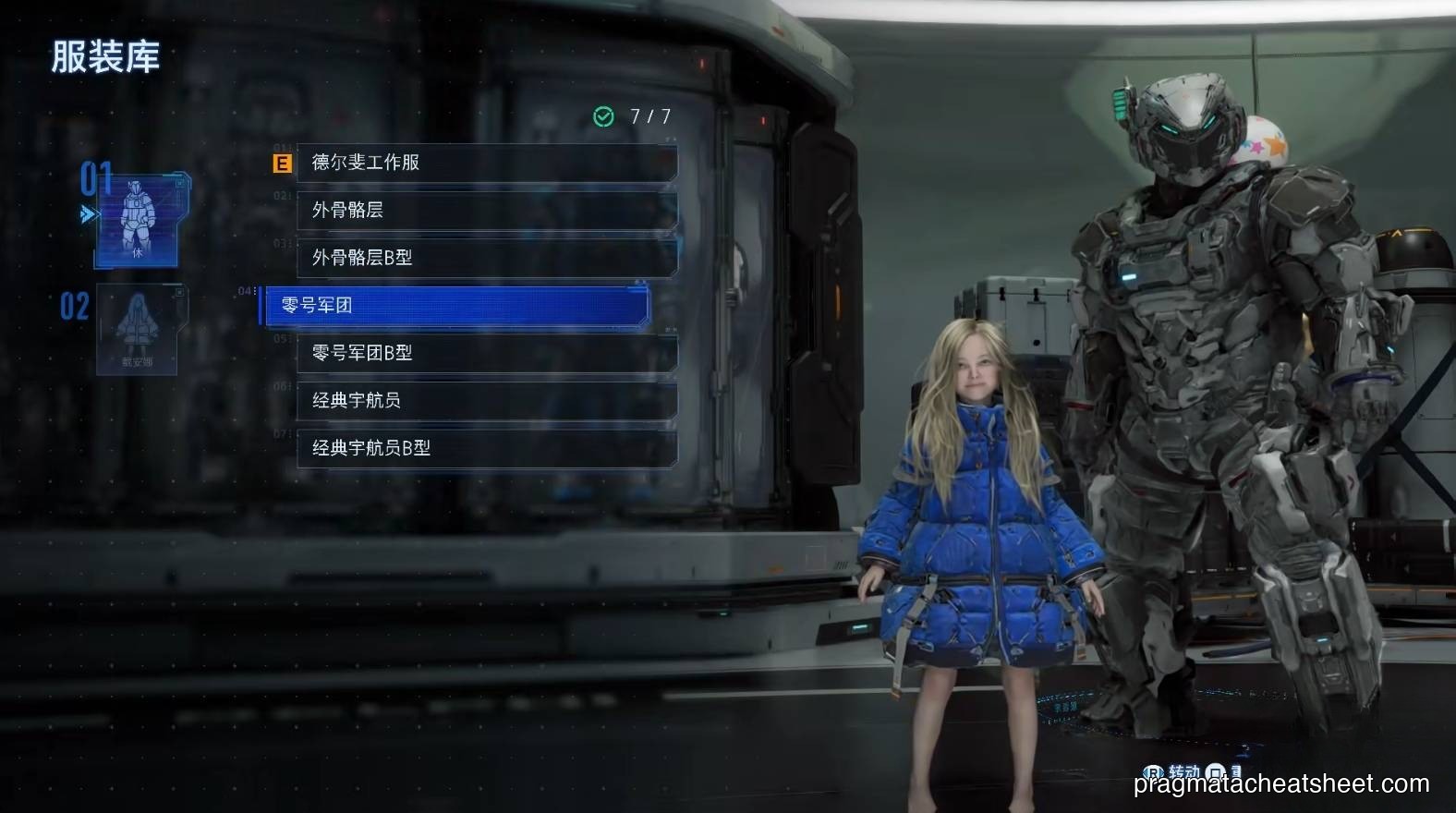
Task: Toggle the 零号军团B型 costume variant
Action: [x=480, y=353]
